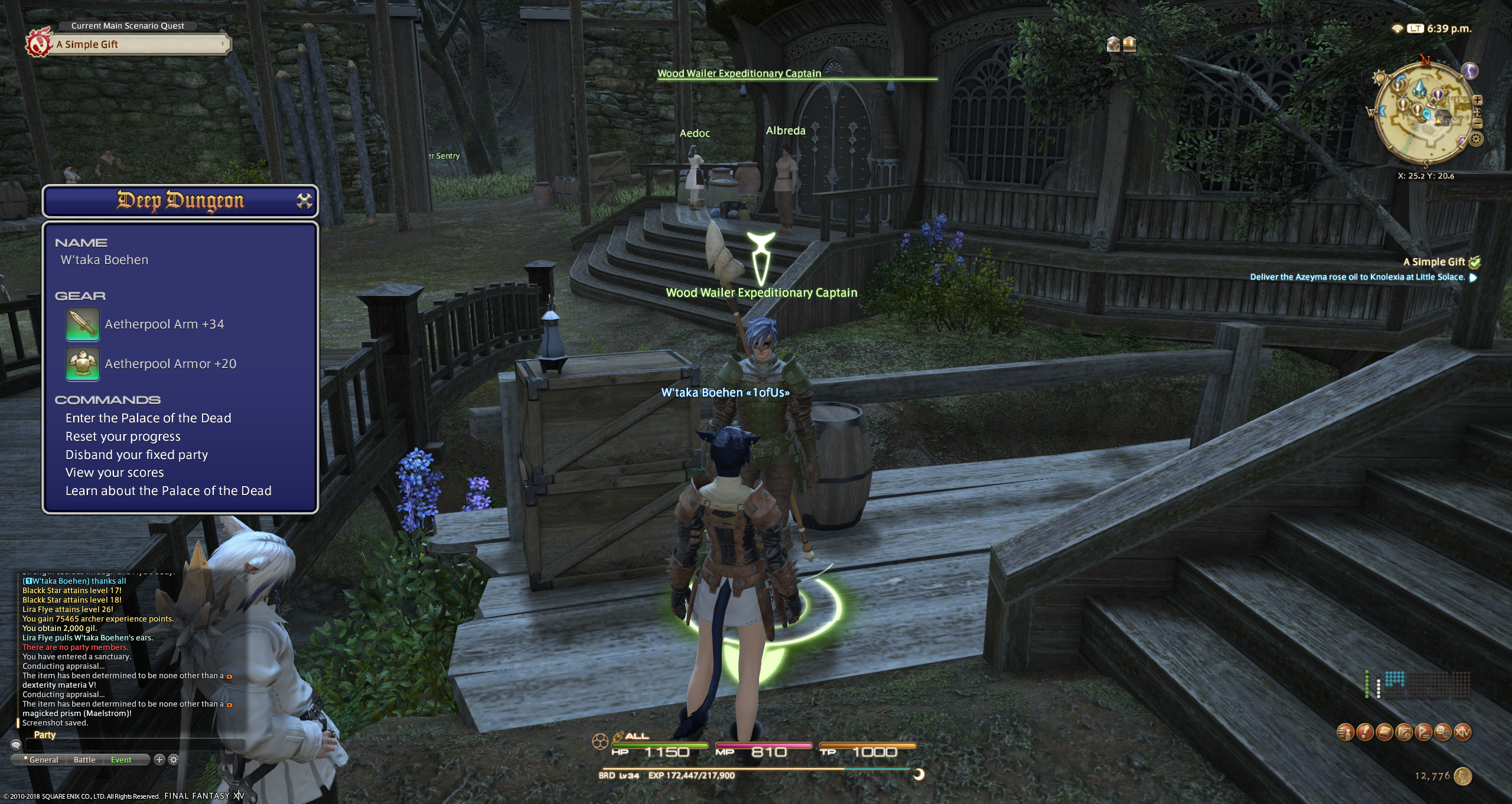The height and width of the screenshot is (804, 1512).
Task: Open minimap settings gear
Action: [x=1476, y=139]
